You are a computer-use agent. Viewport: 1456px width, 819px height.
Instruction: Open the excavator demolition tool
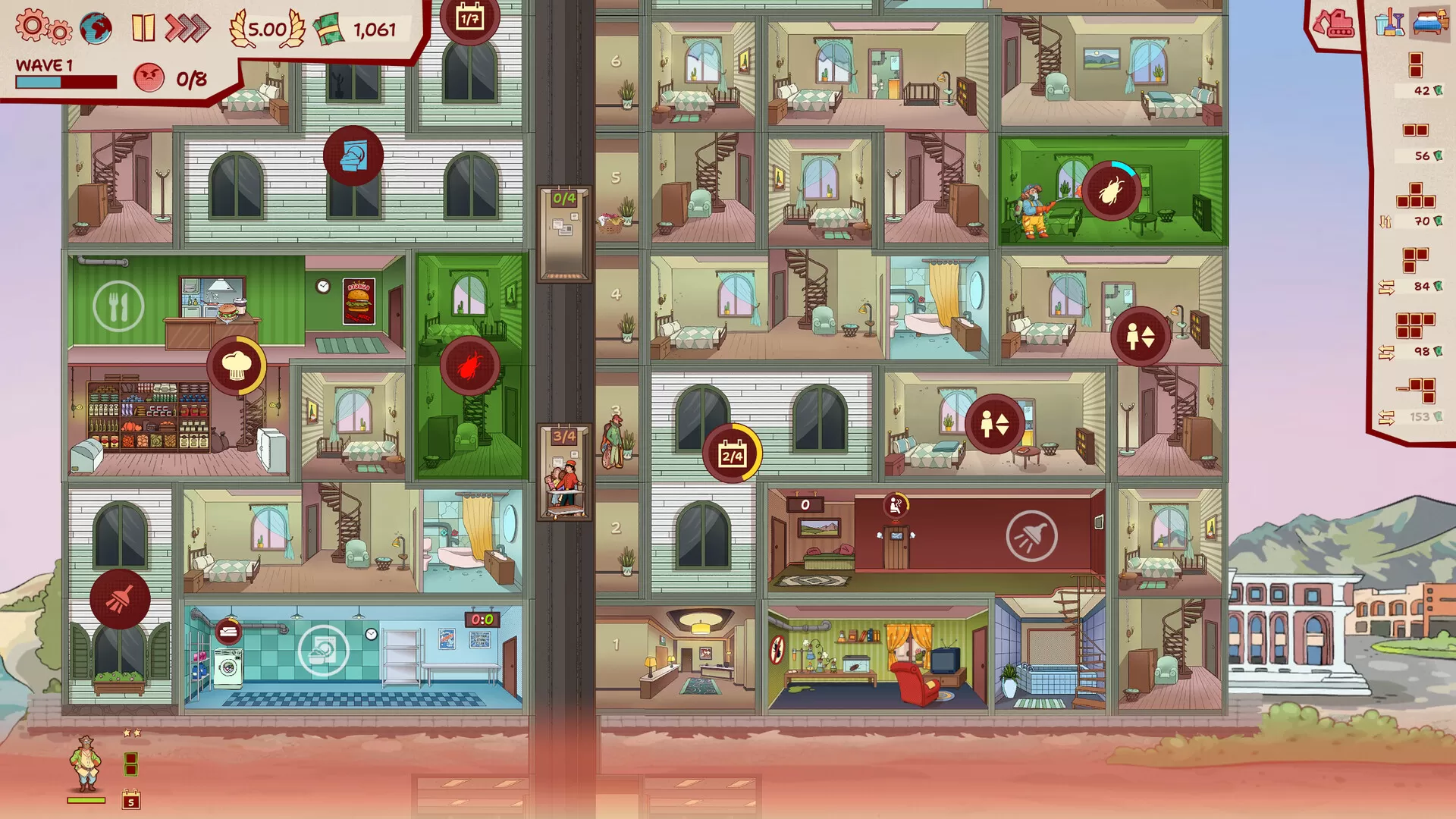tap(1335, 23)
